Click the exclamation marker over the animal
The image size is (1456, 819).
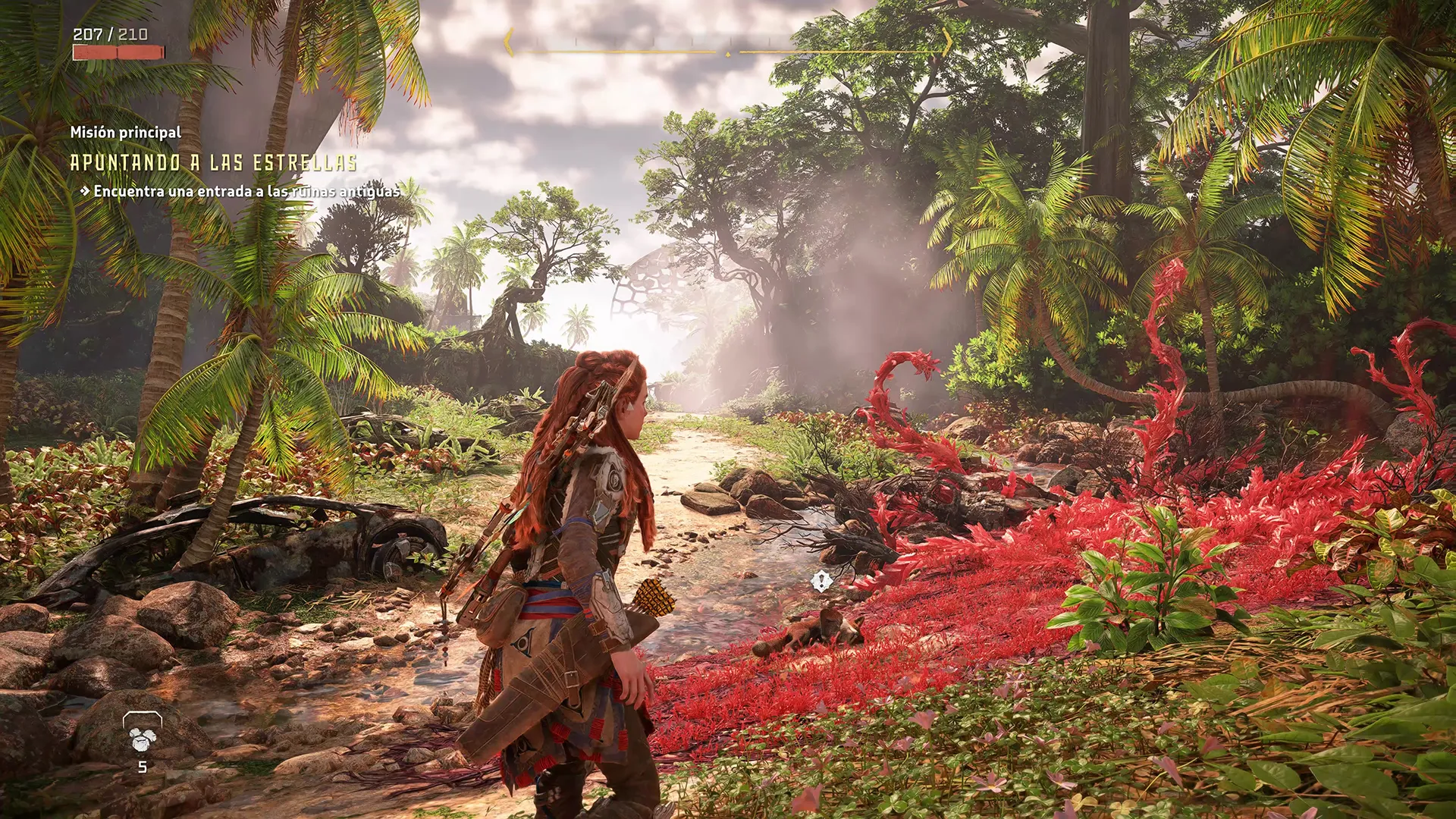[x=821, y=582]
